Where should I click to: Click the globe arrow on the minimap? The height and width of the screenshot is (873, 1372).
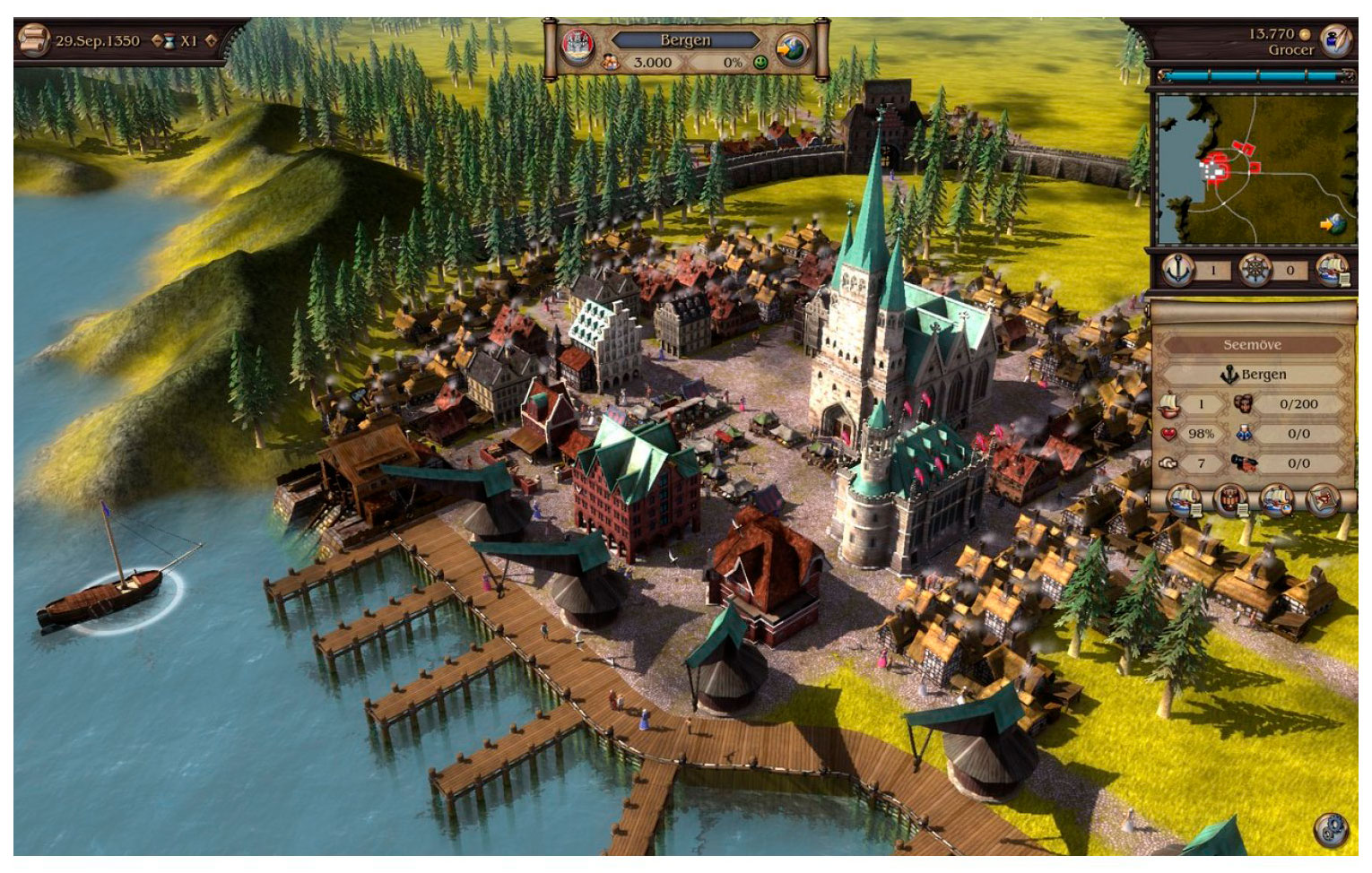coord(1334,224)
